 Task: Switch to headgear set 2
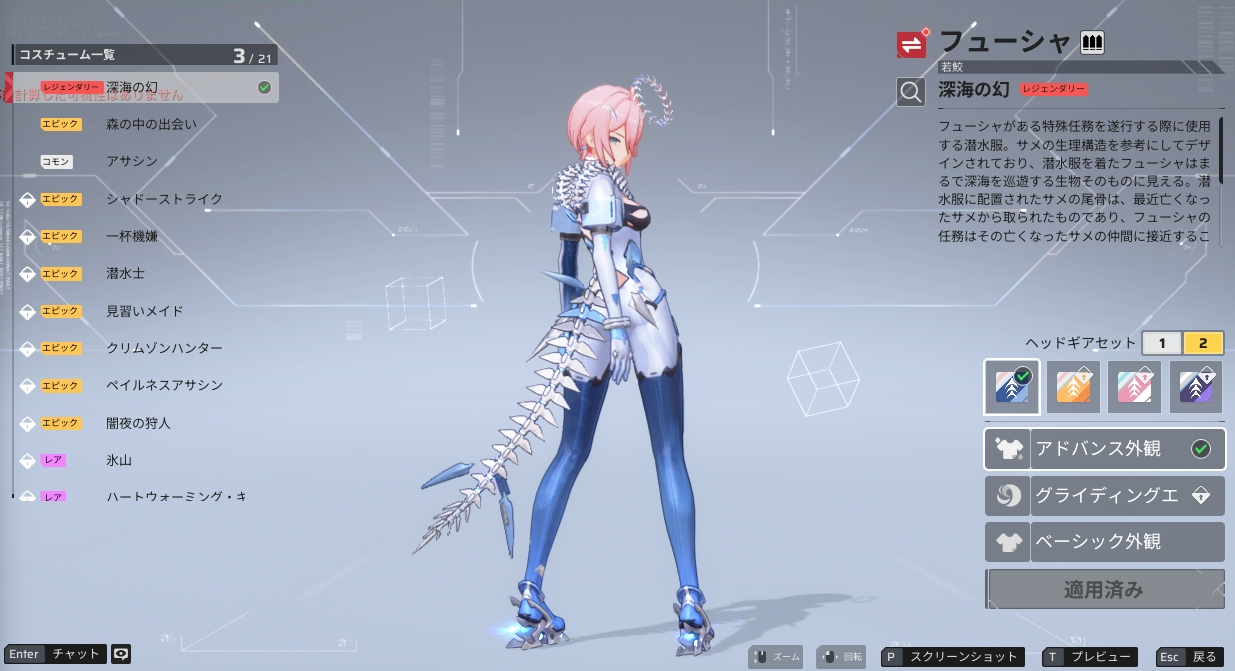[x=1203, y=343]
